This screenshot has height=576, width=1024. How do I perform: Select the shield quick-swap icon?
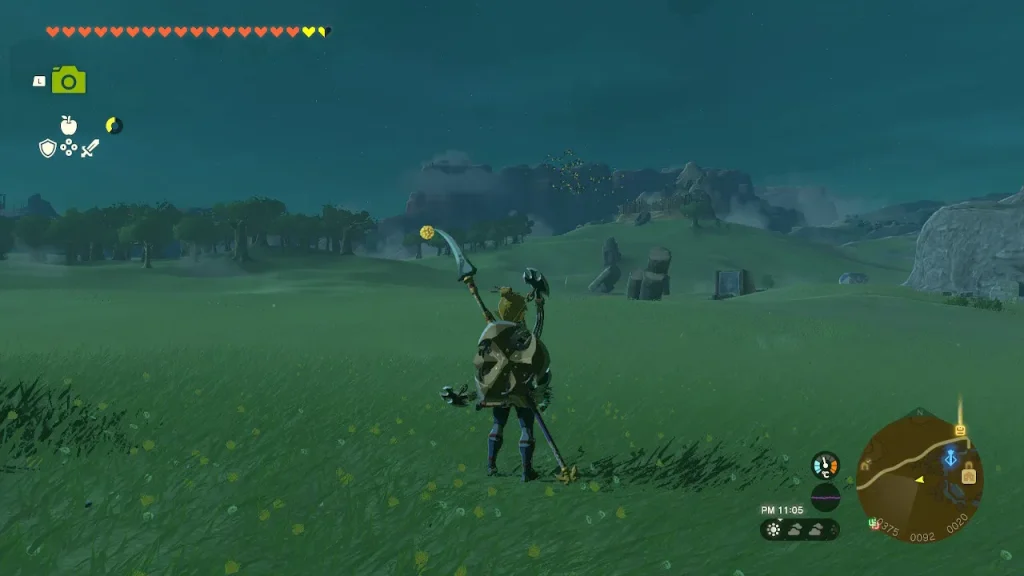(x=47, y=148)
